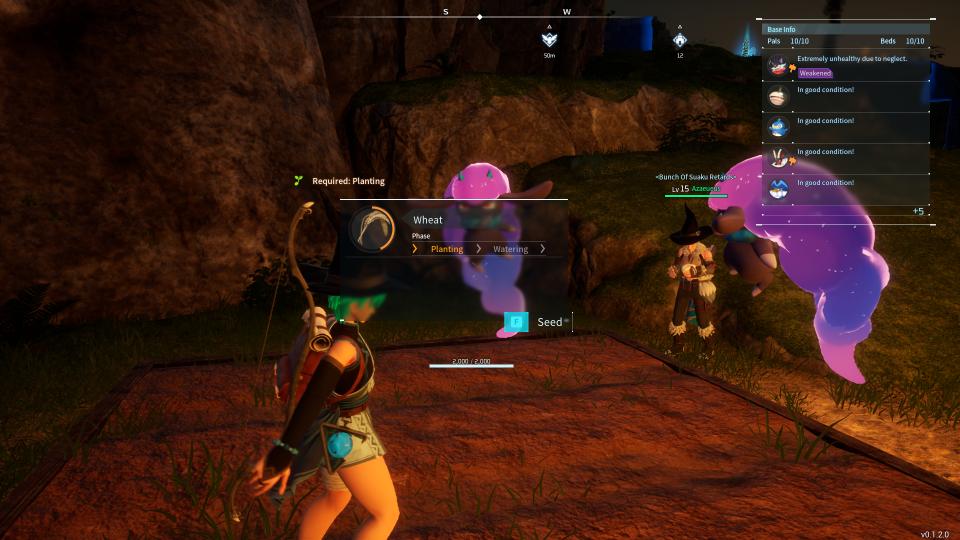Click the Required: Planting work icon
The height and width of the screenshot is (540, 960).
tap(298, 181)
